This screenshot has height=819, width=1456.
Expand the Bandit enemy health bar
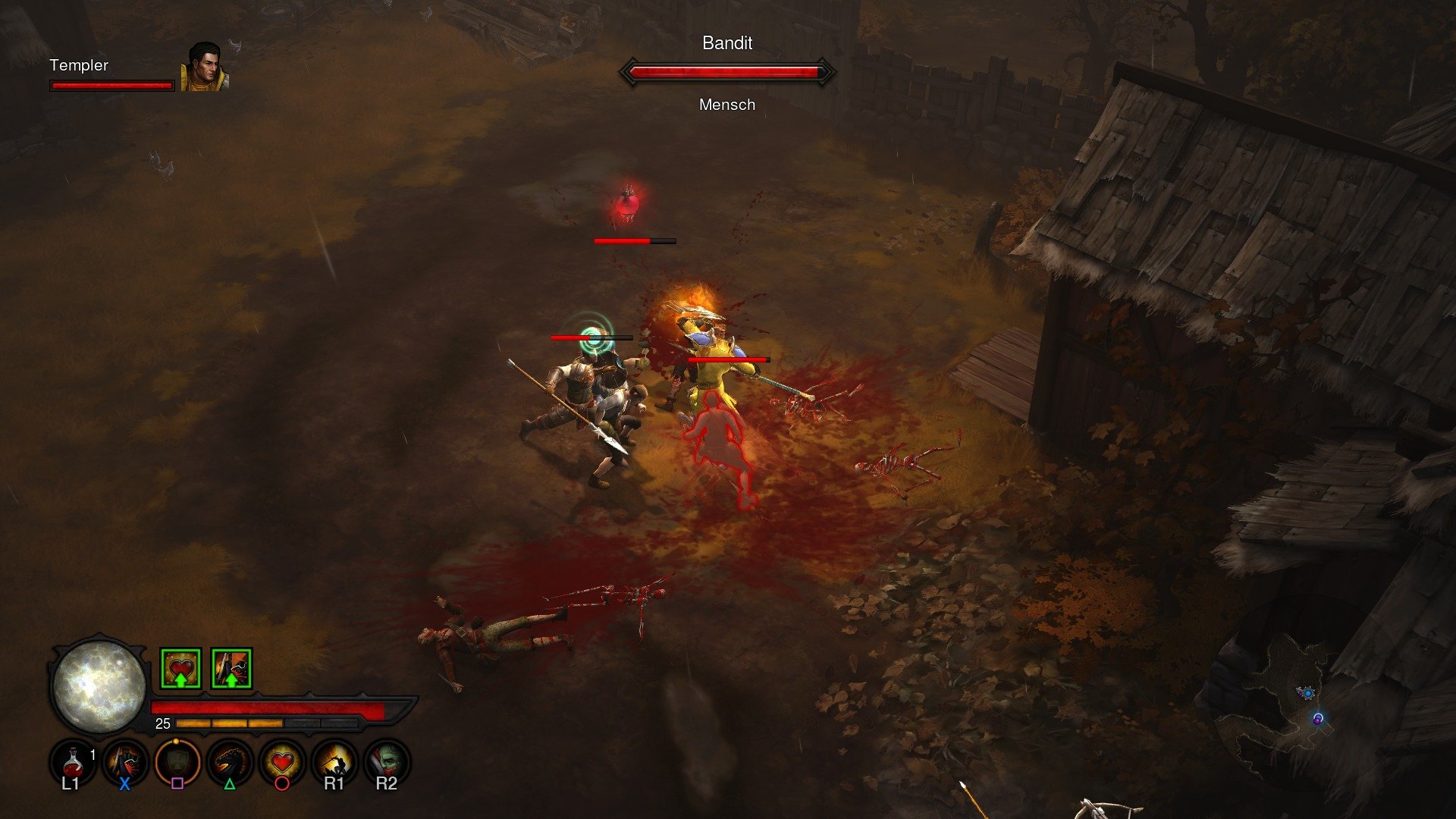coord(728,71)
